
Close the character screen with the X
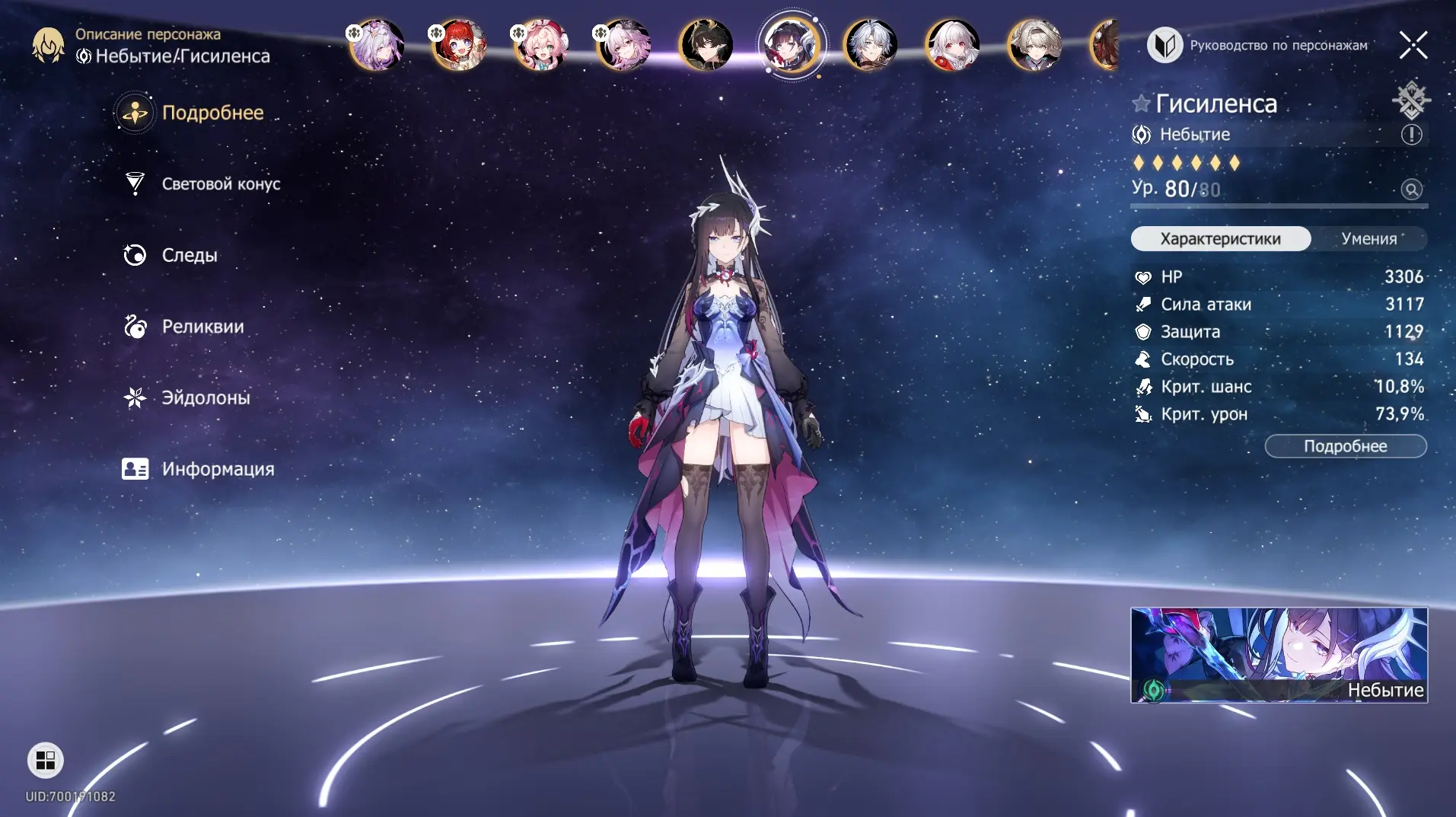pos(1413,46)
